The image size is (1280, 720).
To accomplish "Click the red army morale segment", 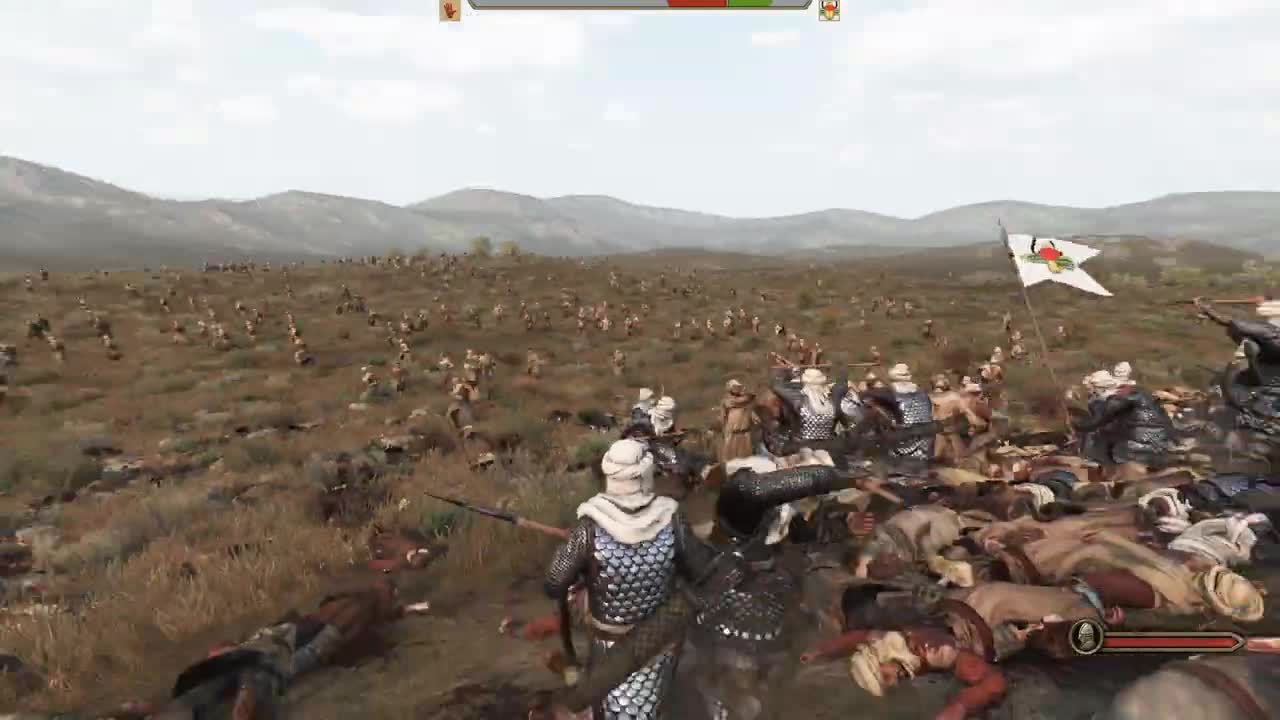I will [697, 5].
